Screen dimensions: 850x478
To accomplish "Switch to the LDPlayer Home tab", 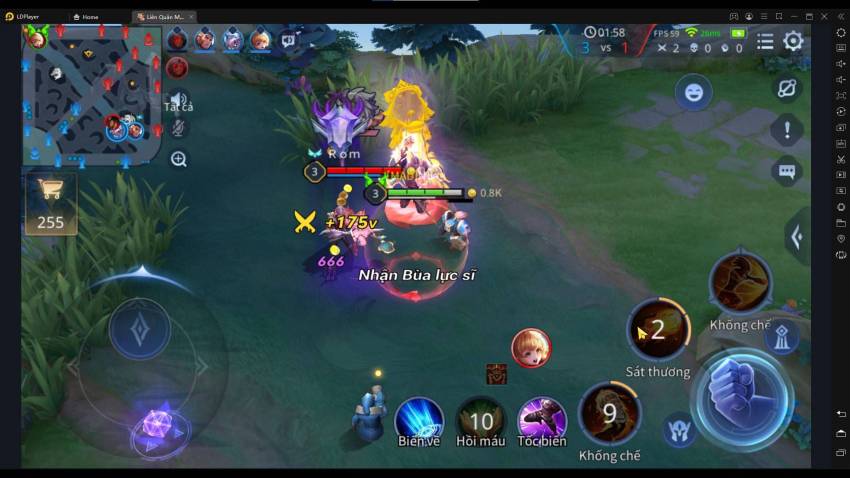I will pos(86,17).
